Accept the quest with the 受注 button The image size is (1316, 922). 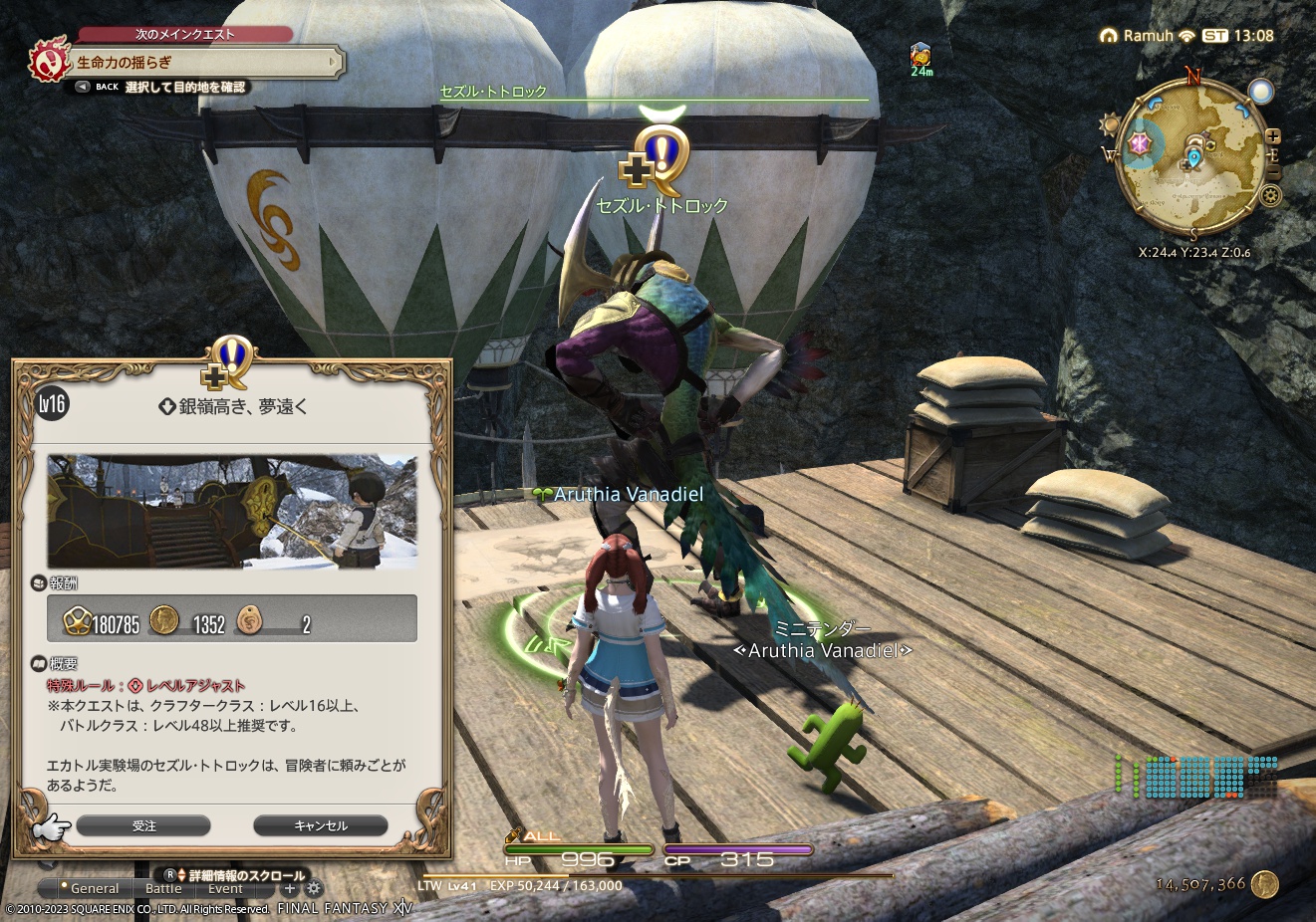144,825
